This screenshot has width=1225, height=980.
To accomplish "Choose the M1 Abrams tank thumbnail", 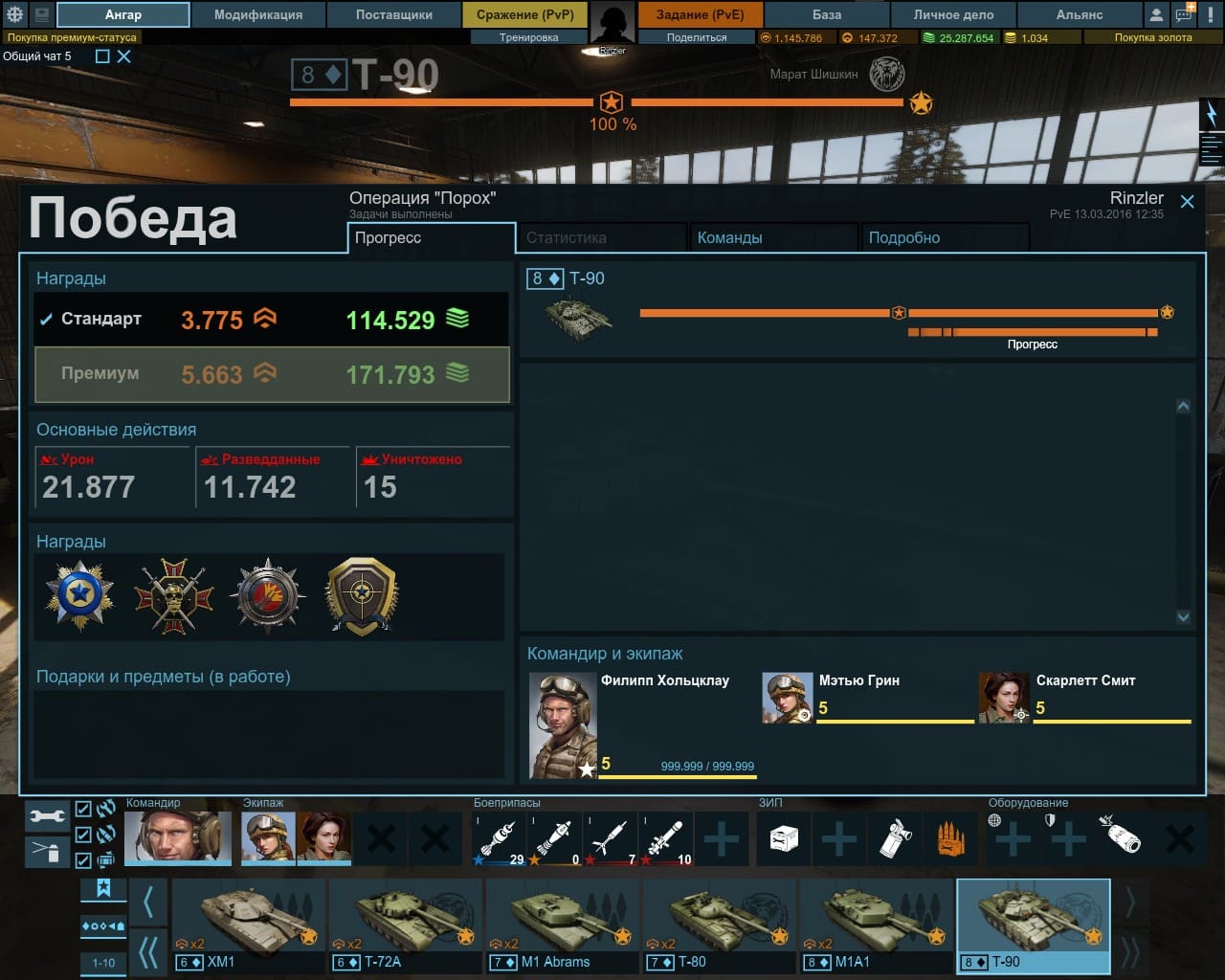I will pyautogui.click(x=562, y=924).
